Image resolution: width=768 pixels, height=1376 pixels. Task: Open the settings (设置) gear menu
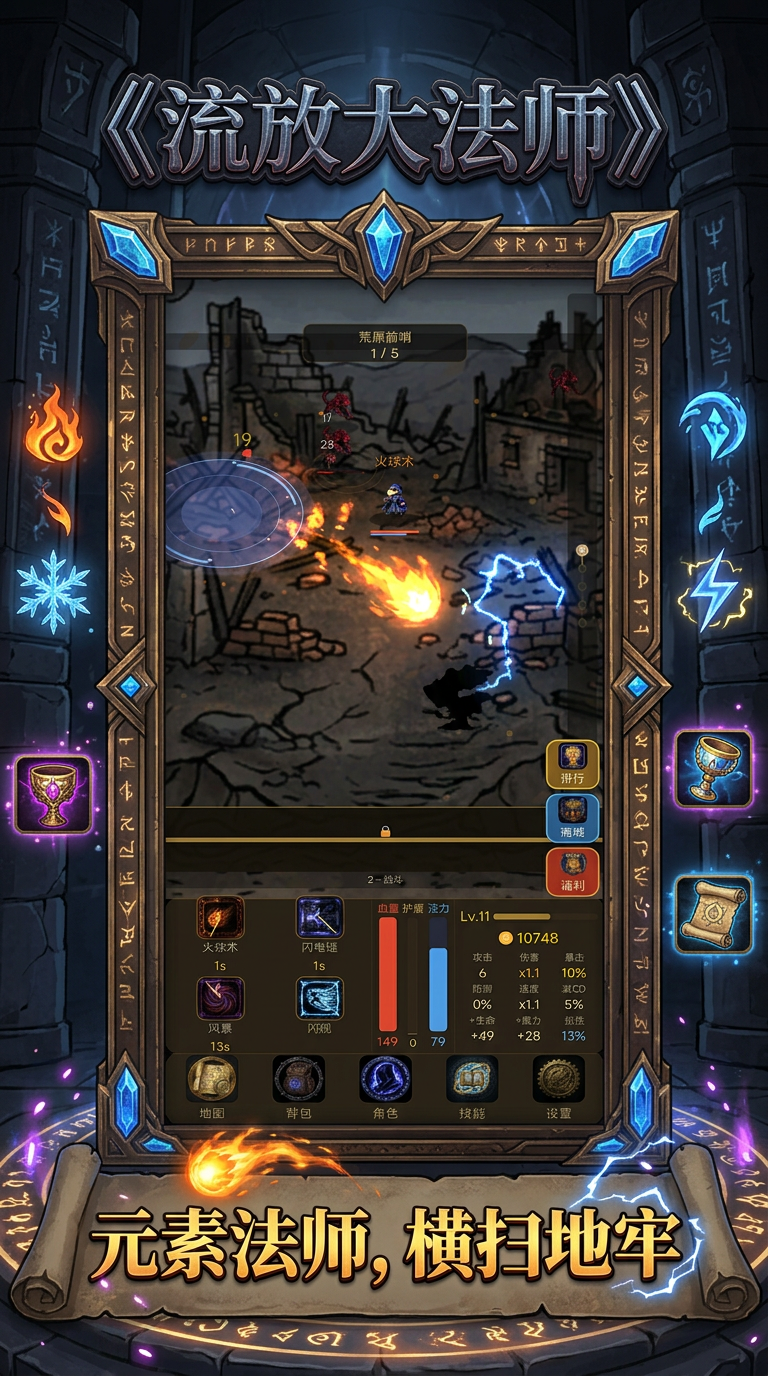558,1081
